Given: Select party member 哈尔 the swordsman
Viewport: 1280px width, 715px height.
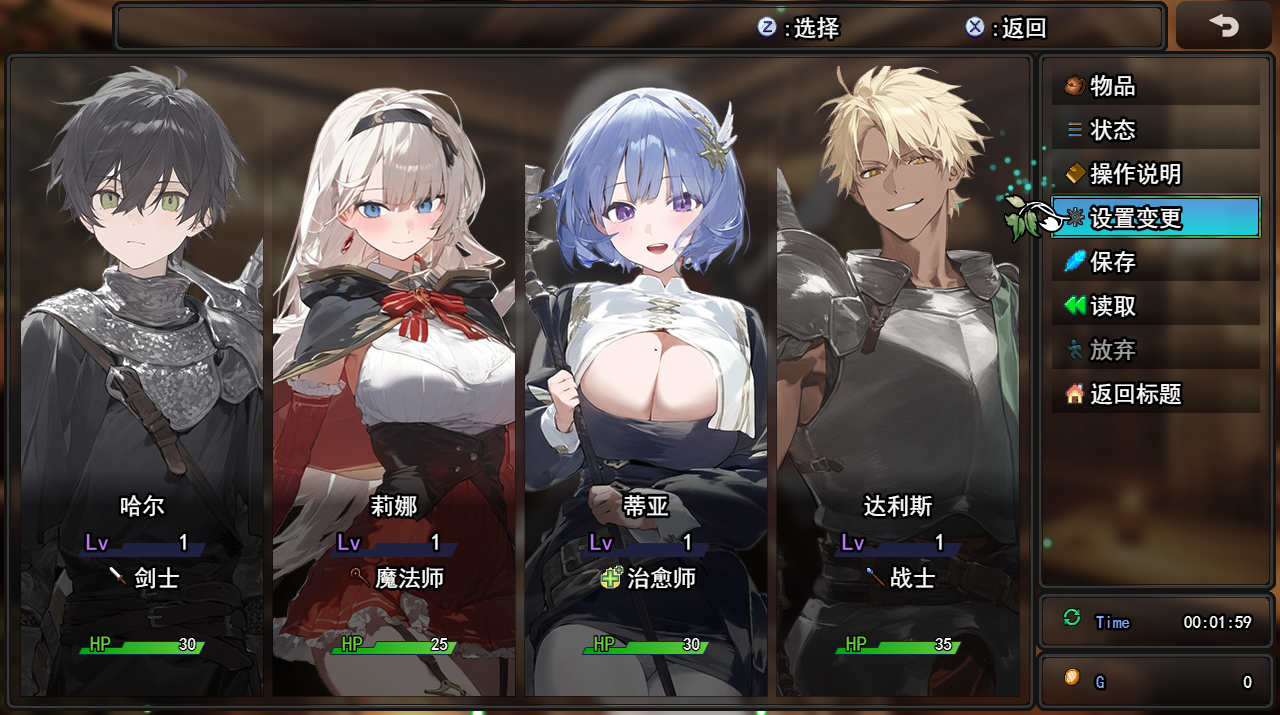Looking at the screenshot, I should (x=142, y=380).
